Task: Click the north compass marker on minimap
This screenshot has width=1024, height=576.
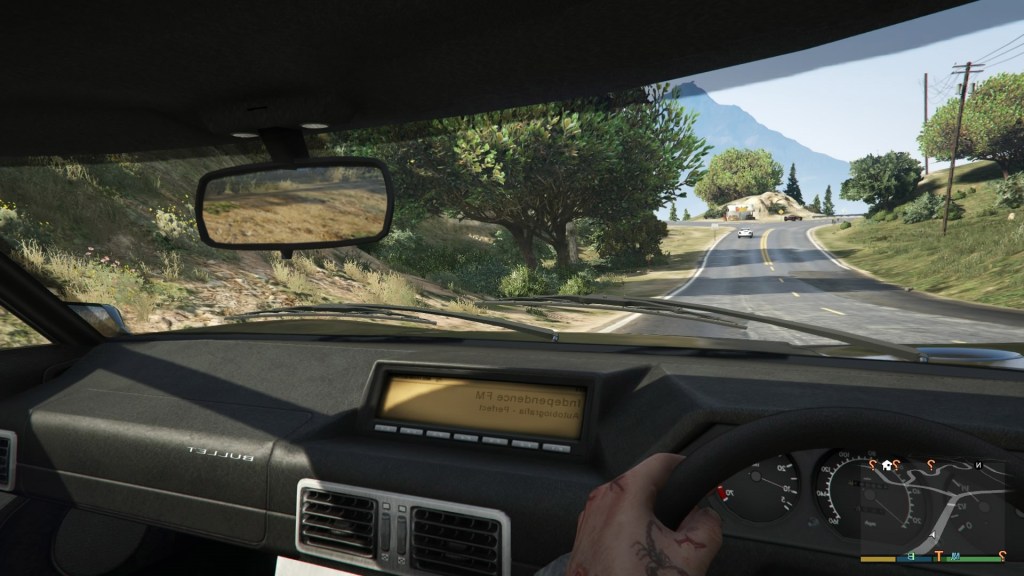Action: coord(978,466)
